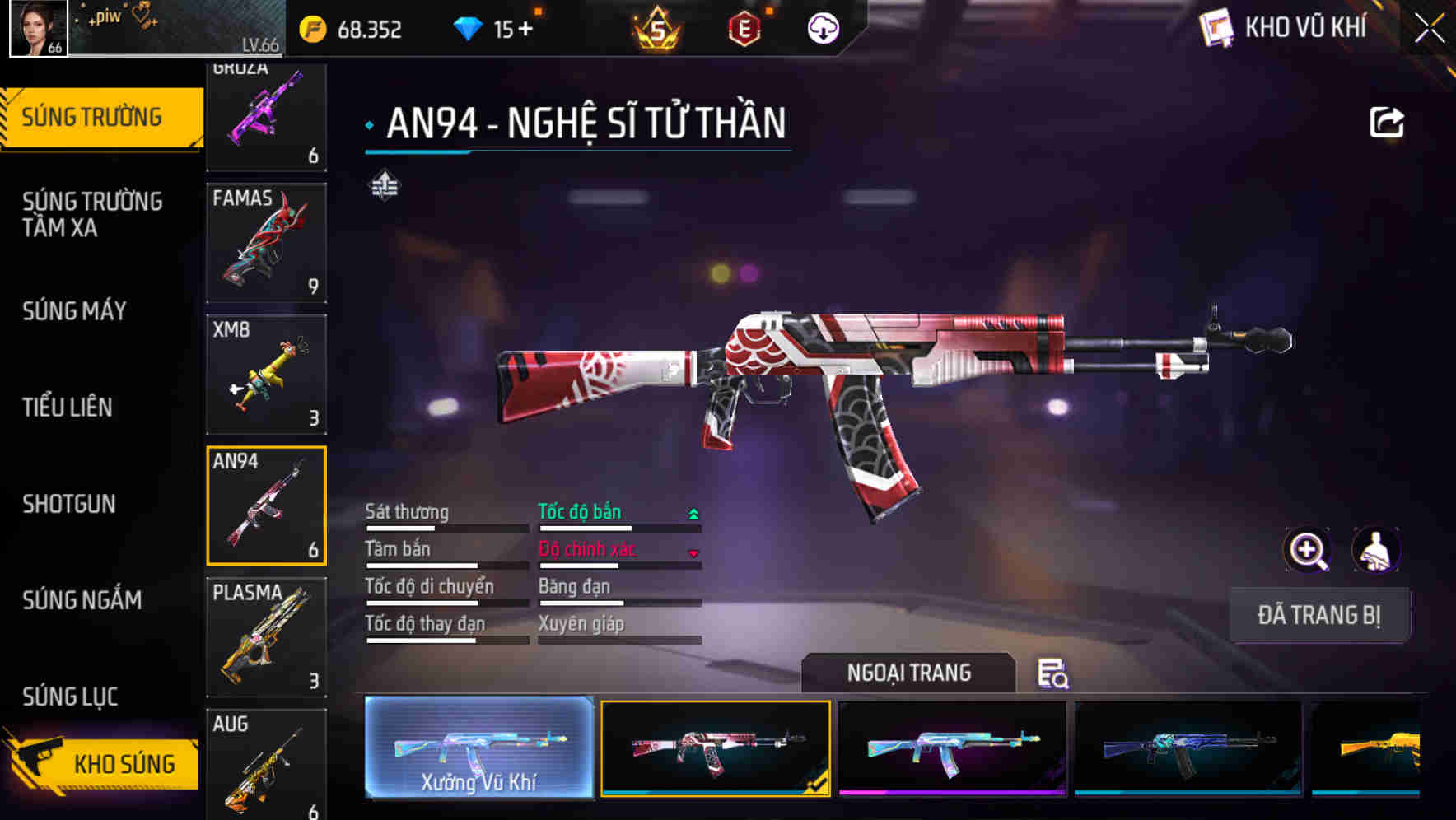Select the dark blue AN94 skin
This screenshot has width=1456, height=820.
tap(1188, 748)
